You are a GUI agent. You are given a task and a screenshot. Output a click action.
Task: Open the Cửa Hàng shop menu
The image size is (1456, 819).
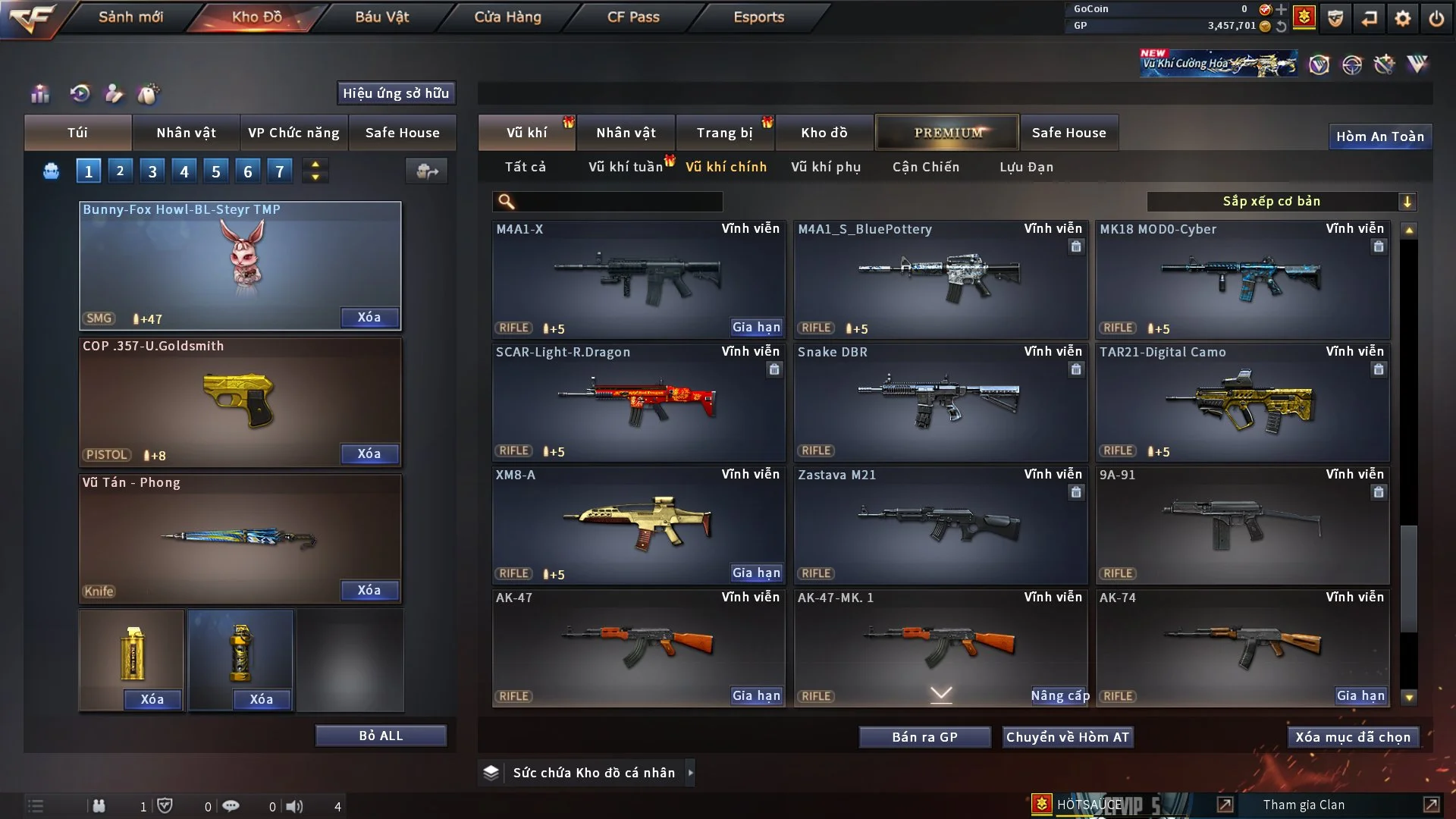507,17
